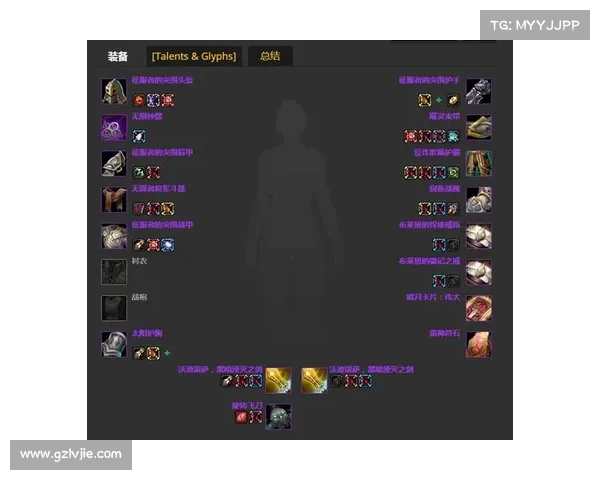This screenshot has width=600, height=480.
Task: Open the Talents & Glyphs tab
Action: (x=194, y=56)
